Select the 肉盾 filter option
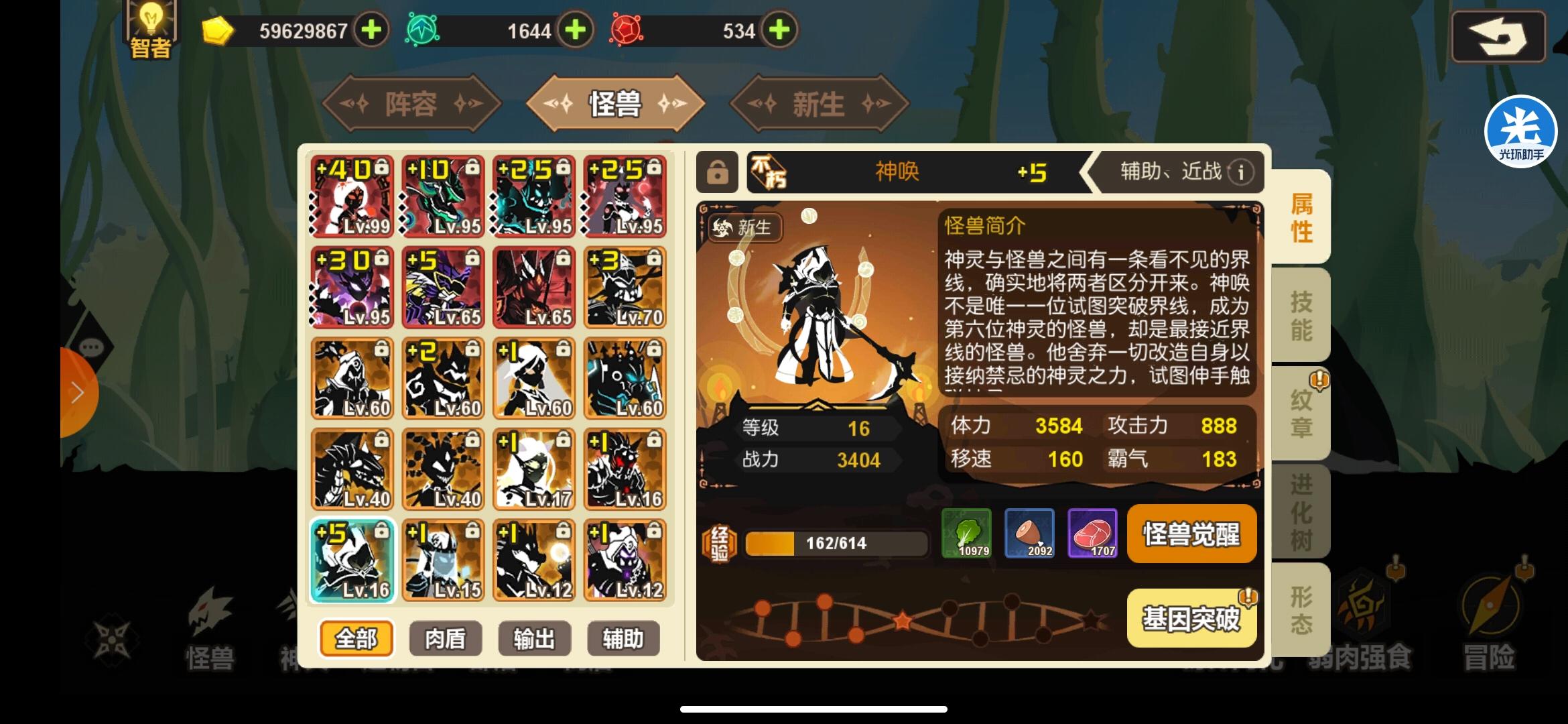The image size is (1568, 724). click(x=446, y=638)
